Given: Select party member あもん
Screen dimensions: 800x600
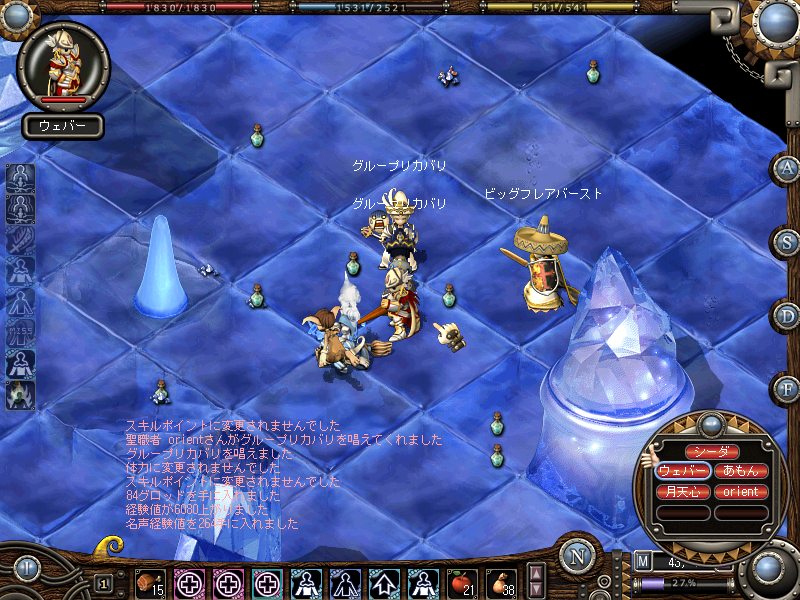Looking at the screenshot, I should point(741,472).
